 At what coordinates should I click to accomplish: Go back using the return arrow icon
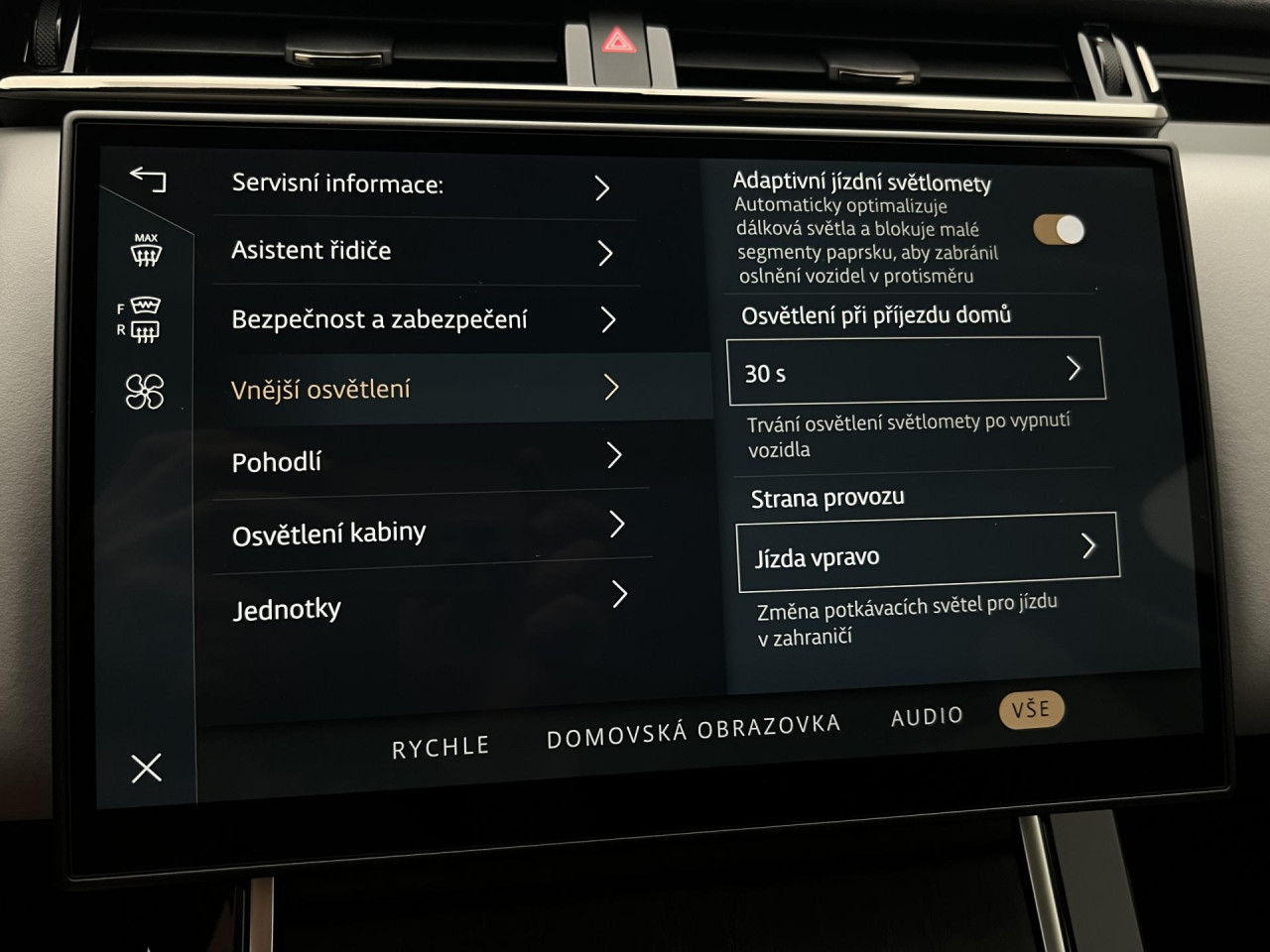pyautogui.click(x=149, y=179)
